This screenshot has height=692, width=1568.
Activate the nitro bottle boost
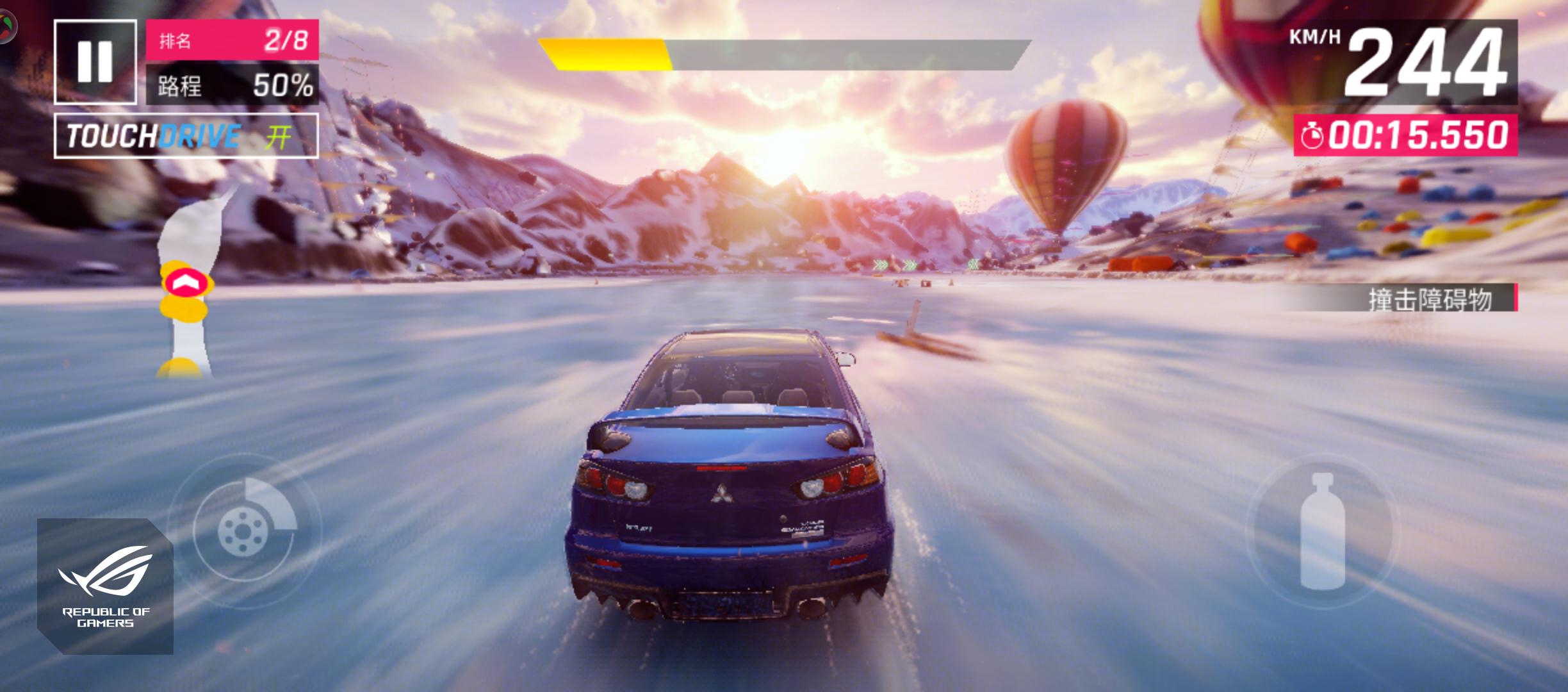coord(1321,531)
